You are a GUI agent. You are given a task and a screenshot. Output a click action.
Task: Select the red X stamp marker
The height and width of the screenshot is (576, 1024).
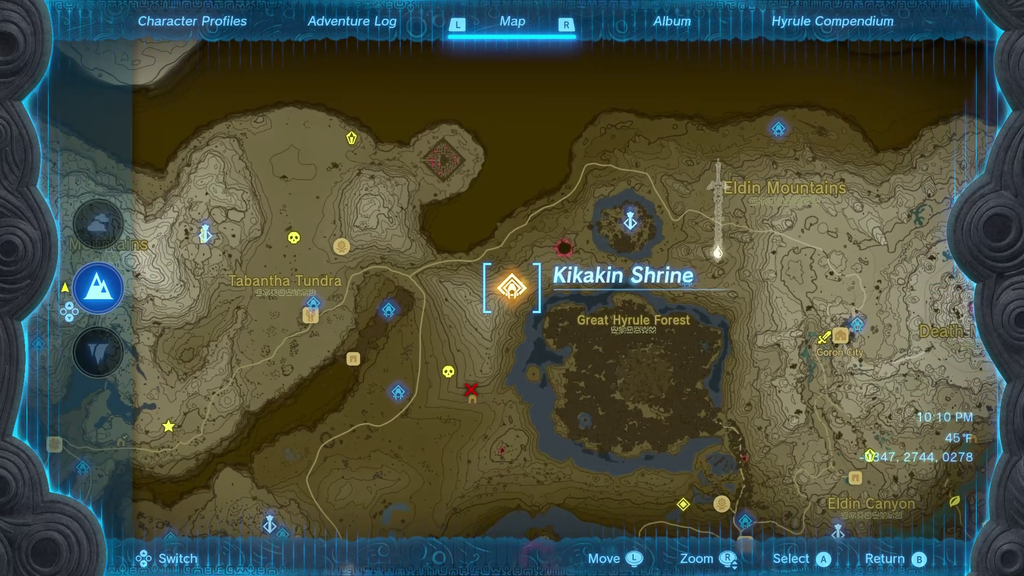coord(471,389)
